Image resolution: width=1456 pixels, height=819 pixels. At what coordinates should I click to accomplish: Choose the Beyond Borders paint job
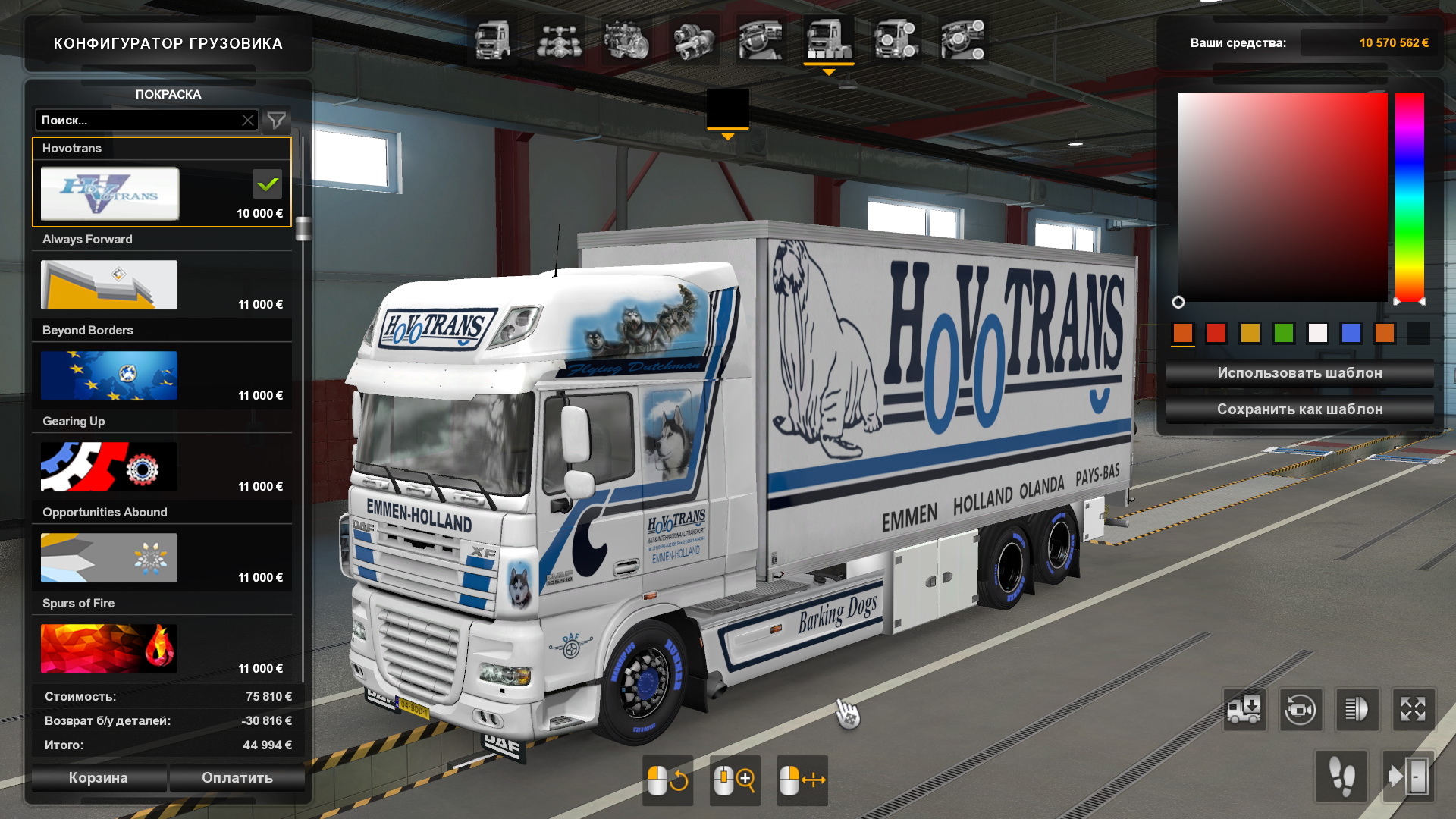click(109, 376)
